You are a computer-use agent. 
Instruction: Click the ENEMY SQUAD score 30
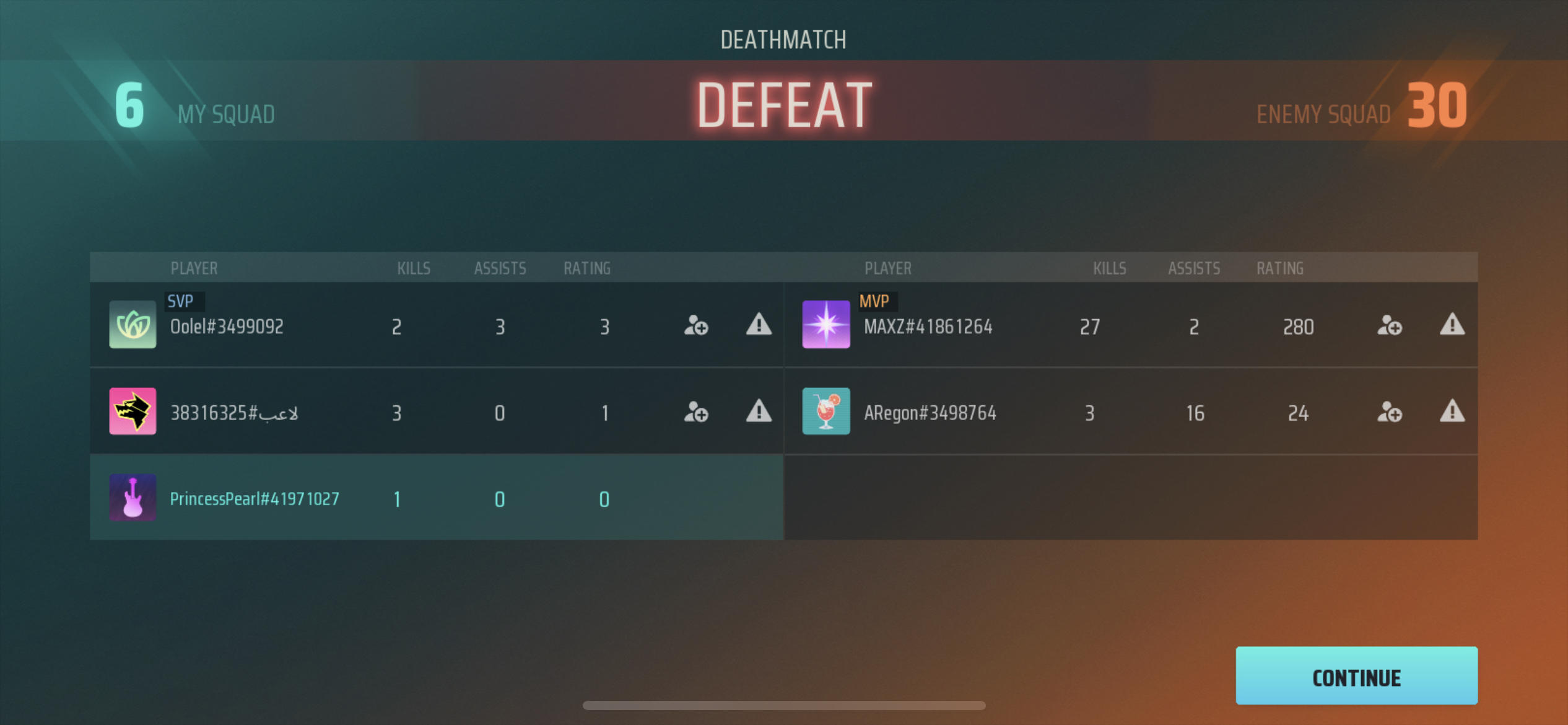point(1438,105)
